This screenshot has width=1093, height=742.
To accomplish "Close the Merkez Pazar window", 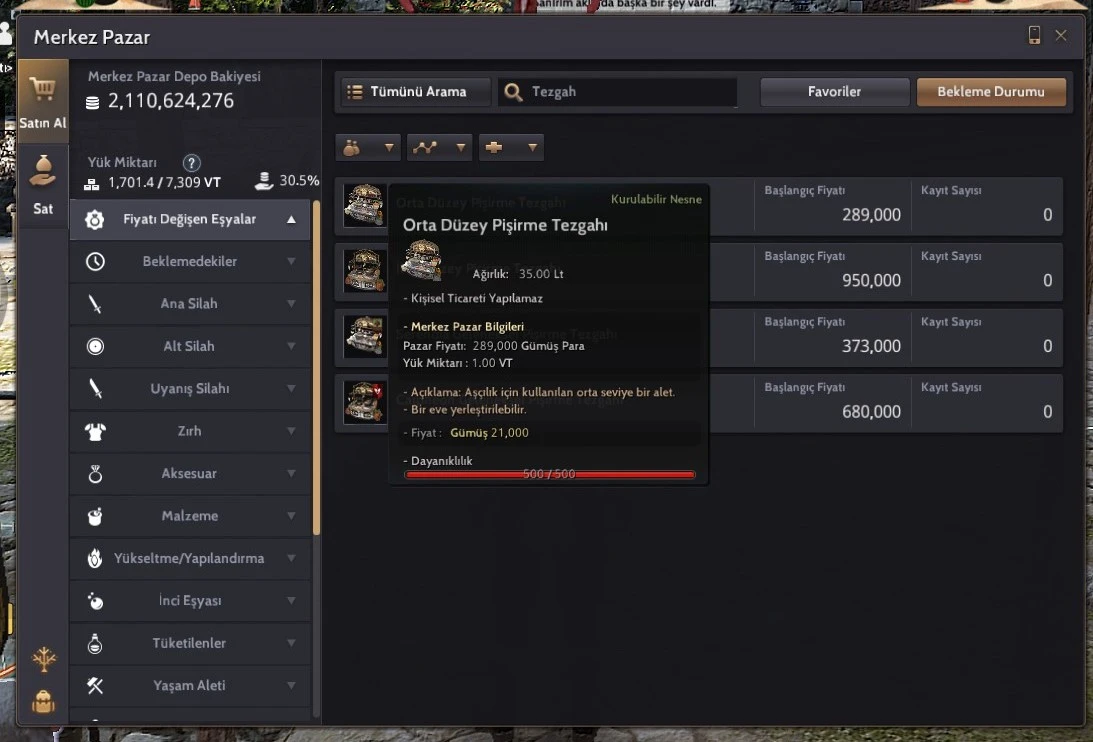I will click(1061, 36).
